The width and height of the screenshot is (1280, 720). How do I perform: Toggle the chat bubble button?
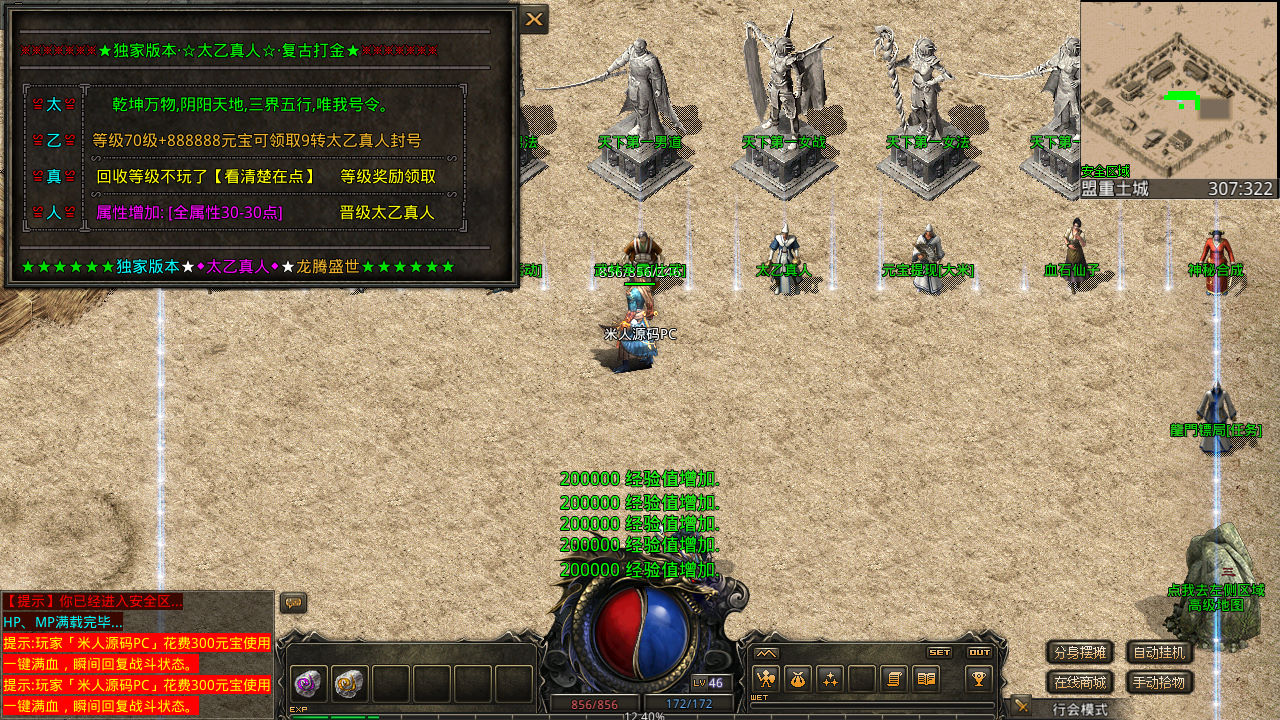[293, 603]
